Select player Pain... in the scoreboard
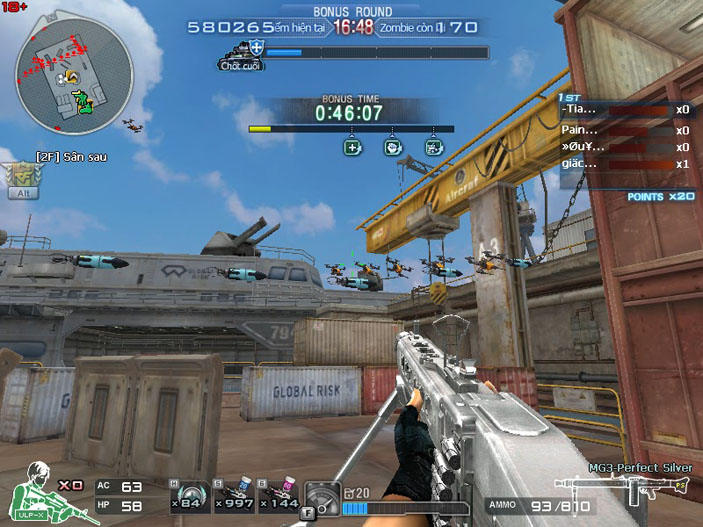The height and width of the screenshot is (527, 703). point(625,129)
